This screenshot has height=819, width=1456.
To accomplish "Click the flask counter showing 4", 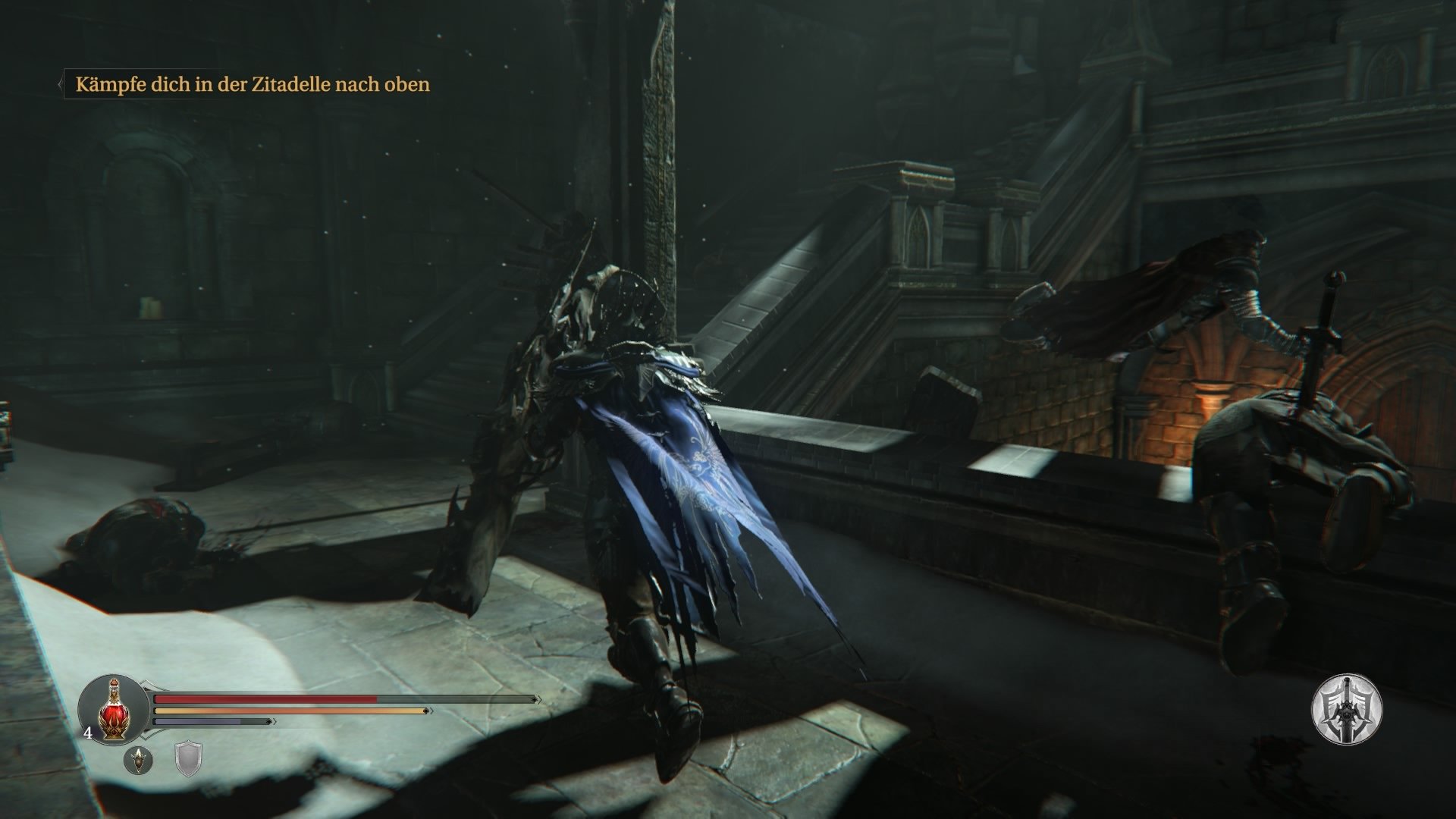I will 88,733.
